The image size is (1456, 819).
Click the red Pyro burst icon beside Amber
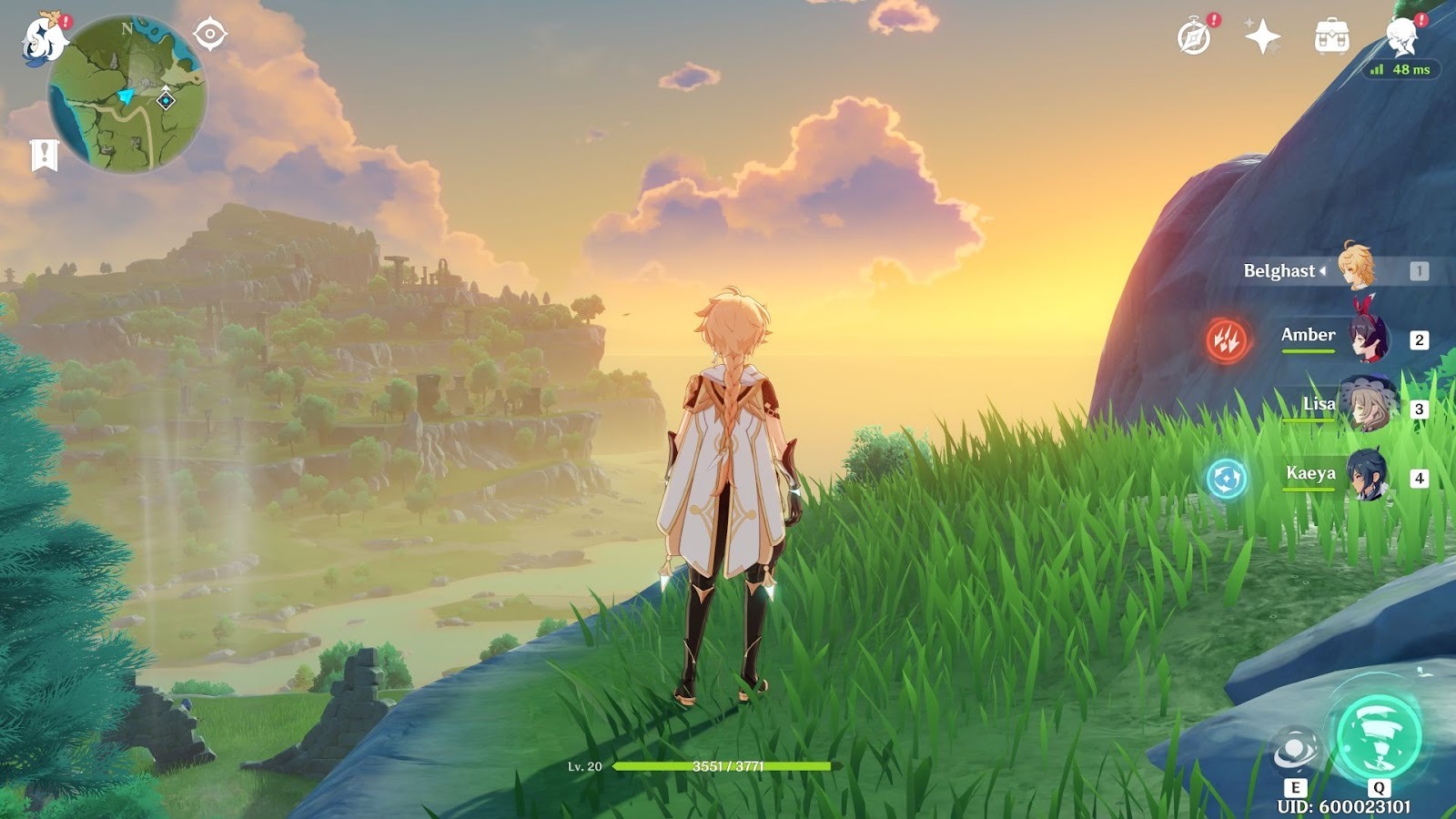tap(1226, 339)
